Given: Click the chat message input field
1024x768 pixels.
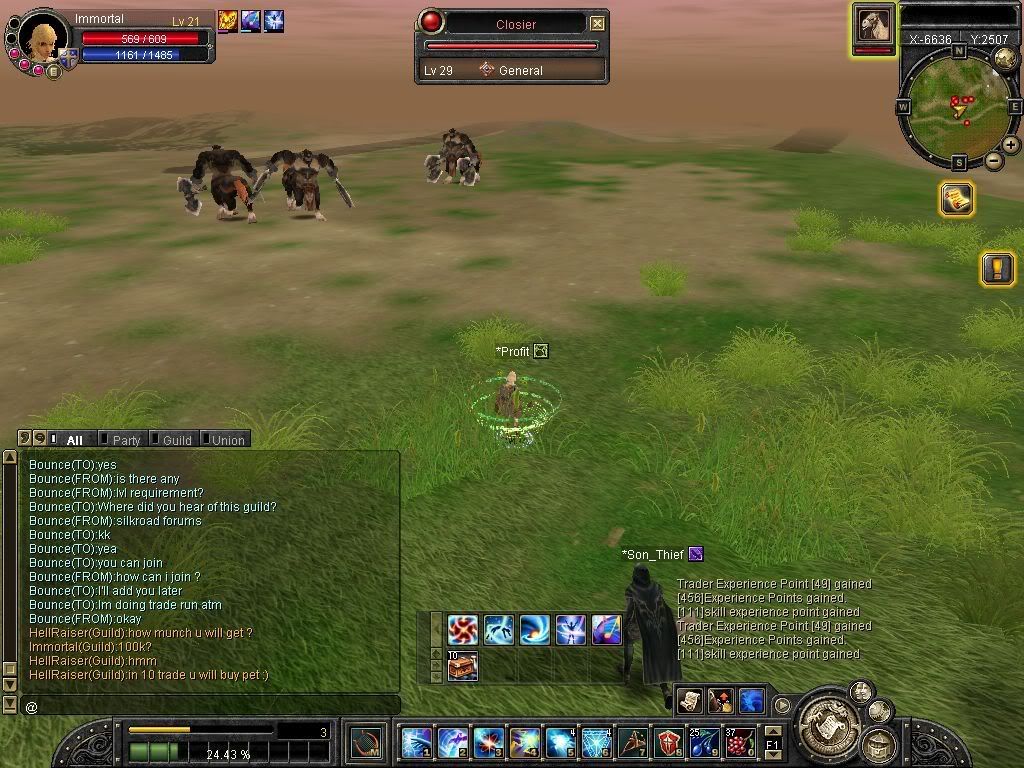Looking at the screenshot, I should pyautogui.click(x=210, y=706).
